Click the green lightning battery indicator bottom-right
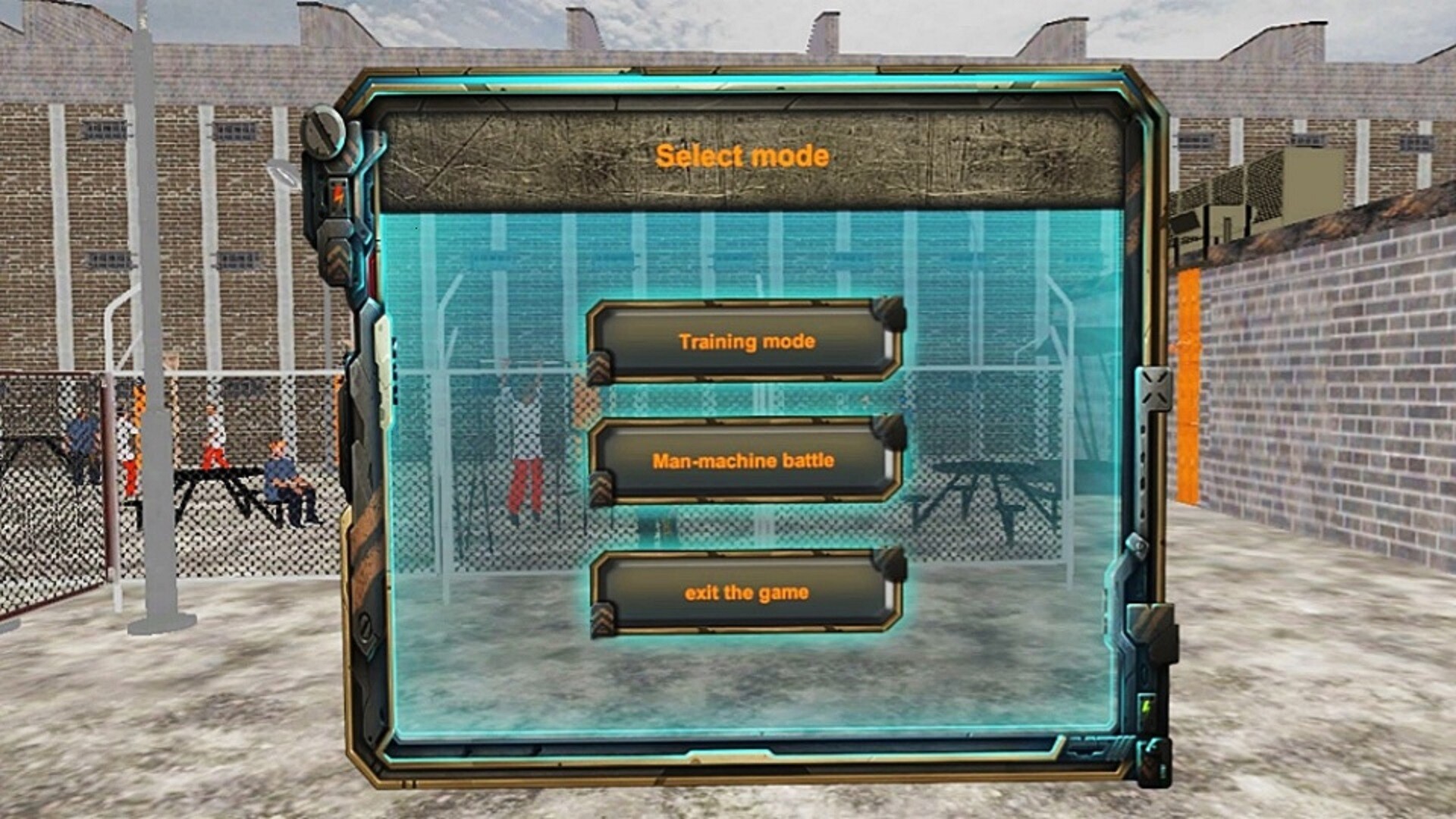Screen dimensions: 1456x819 [1146, 707]
